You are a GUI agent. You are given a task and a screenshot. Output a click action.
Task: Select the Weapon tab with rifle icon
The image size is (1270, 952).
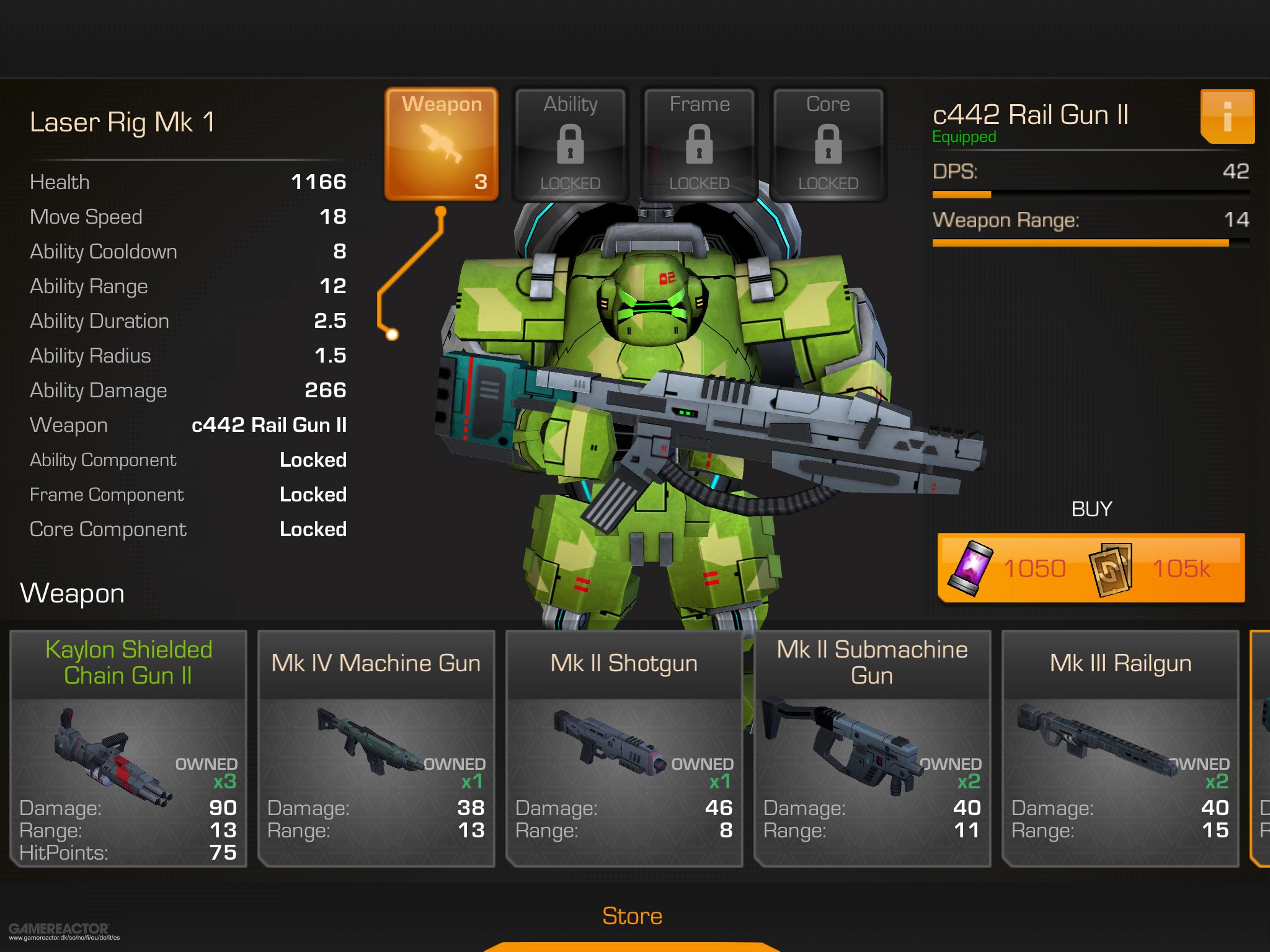coord(442,144)
